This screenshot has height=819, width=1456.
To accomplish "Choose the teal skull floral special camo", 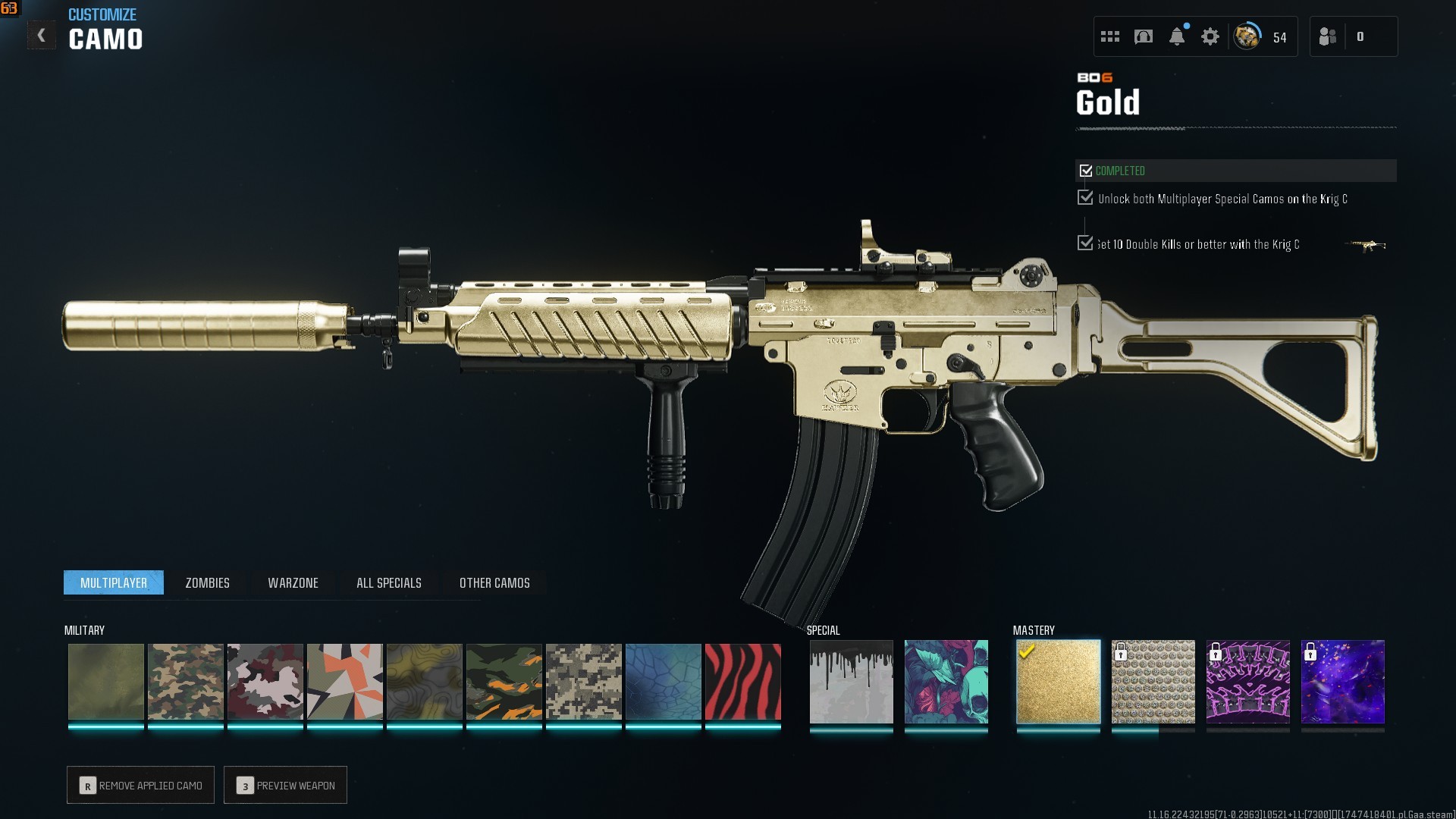I will coord(946,682).
